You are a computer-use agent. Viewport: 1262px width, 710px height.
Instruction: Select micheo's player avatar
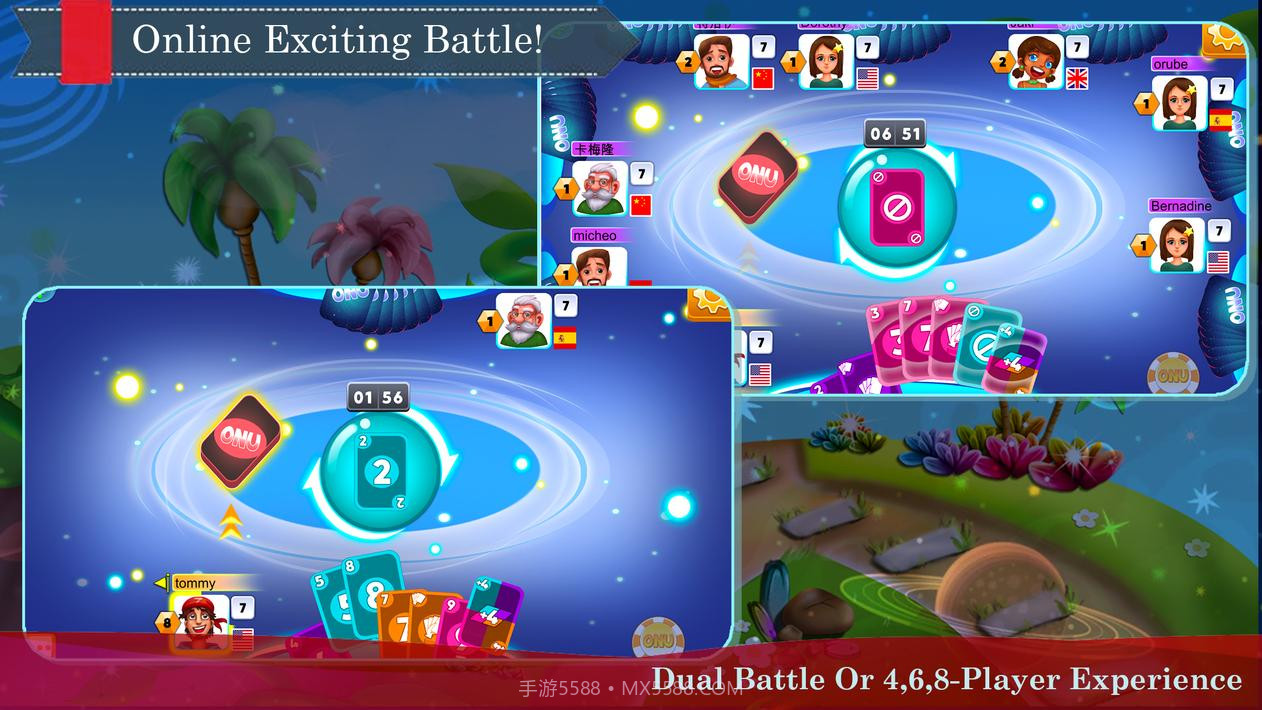click(599, 266)
